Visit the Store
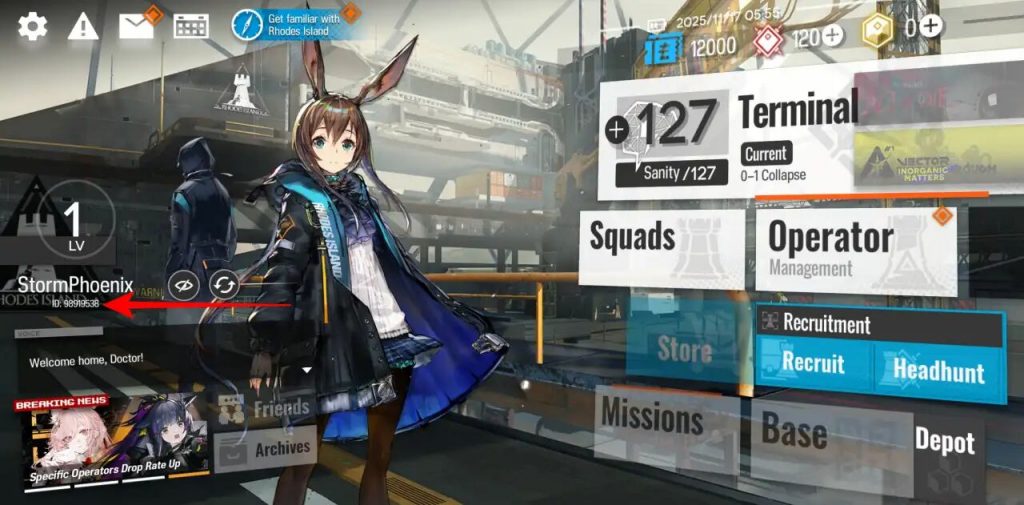1024x505 pixels. pyautogui.click(x=685, y=349)
